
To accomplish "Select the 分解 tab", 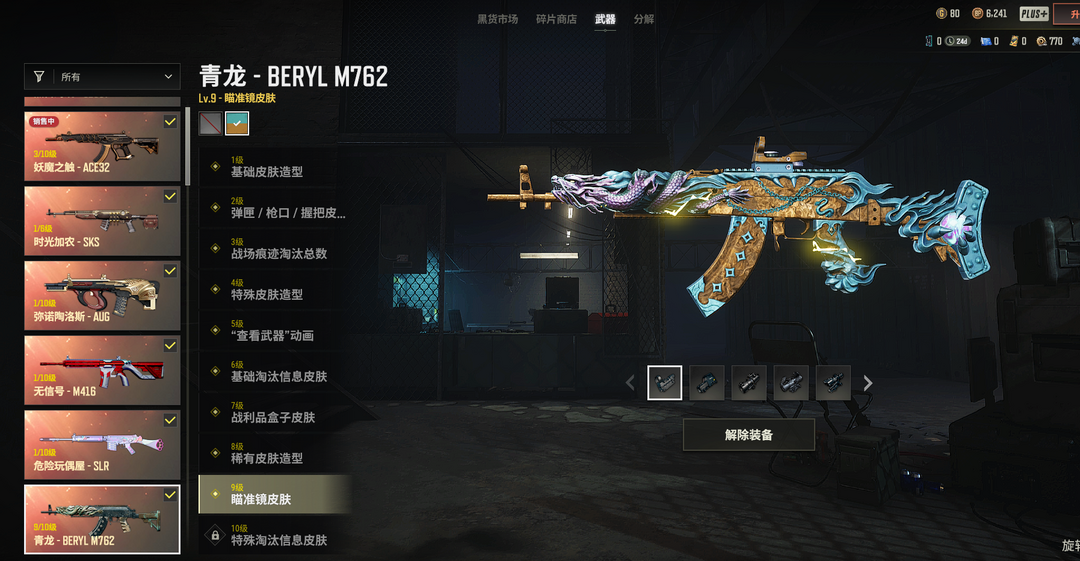I will click(x=644, y=19).
